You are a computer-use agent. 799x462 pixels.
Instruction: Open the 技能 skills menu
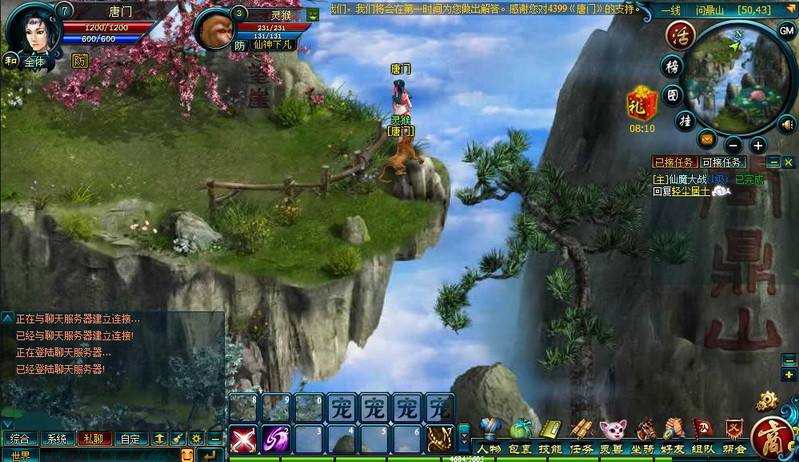pos(551,435)
